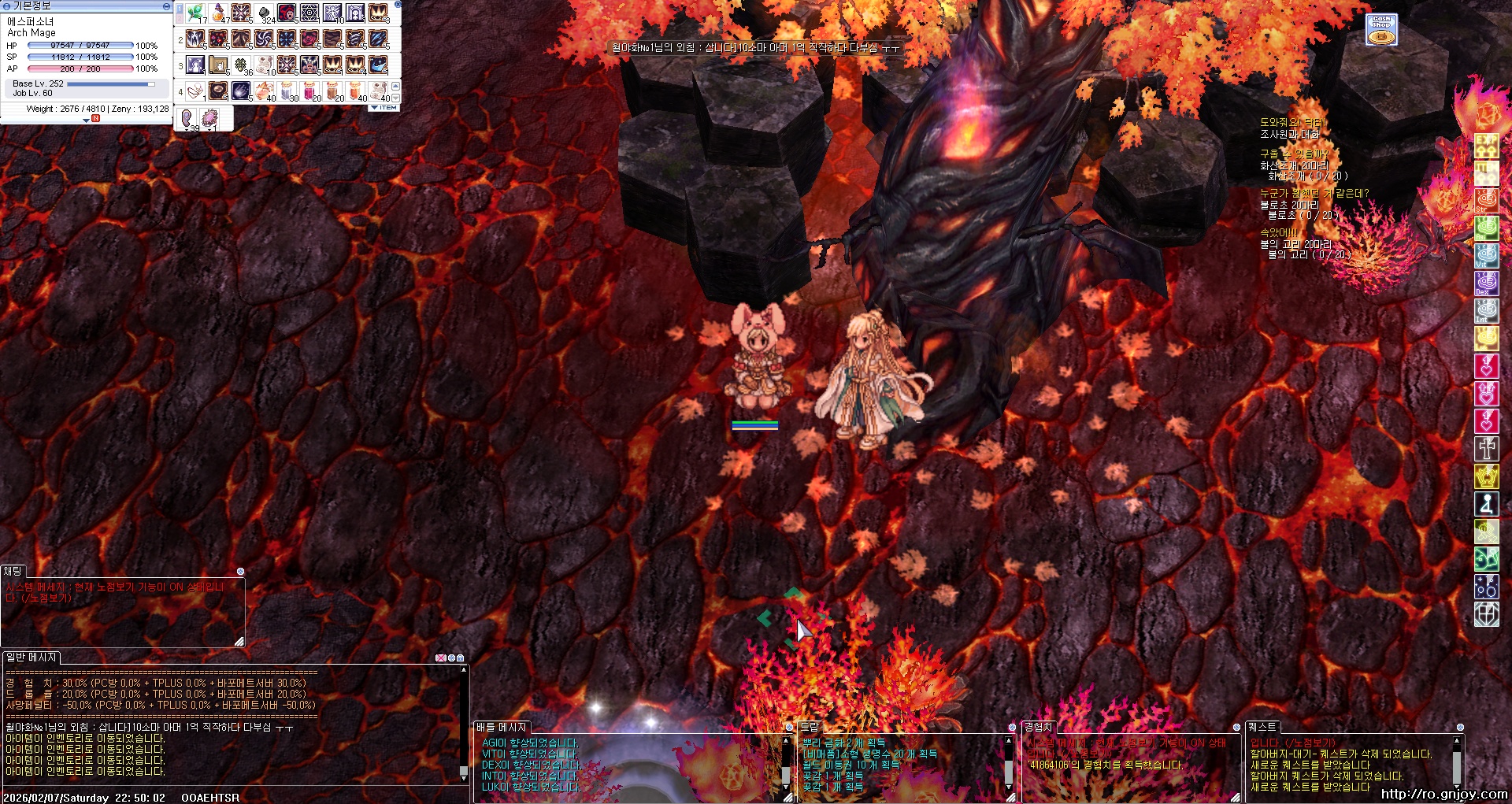The image size is (1512, 804).
Task: Use the orange potion flask with 47 count
Action: click(x=219, y=13)
